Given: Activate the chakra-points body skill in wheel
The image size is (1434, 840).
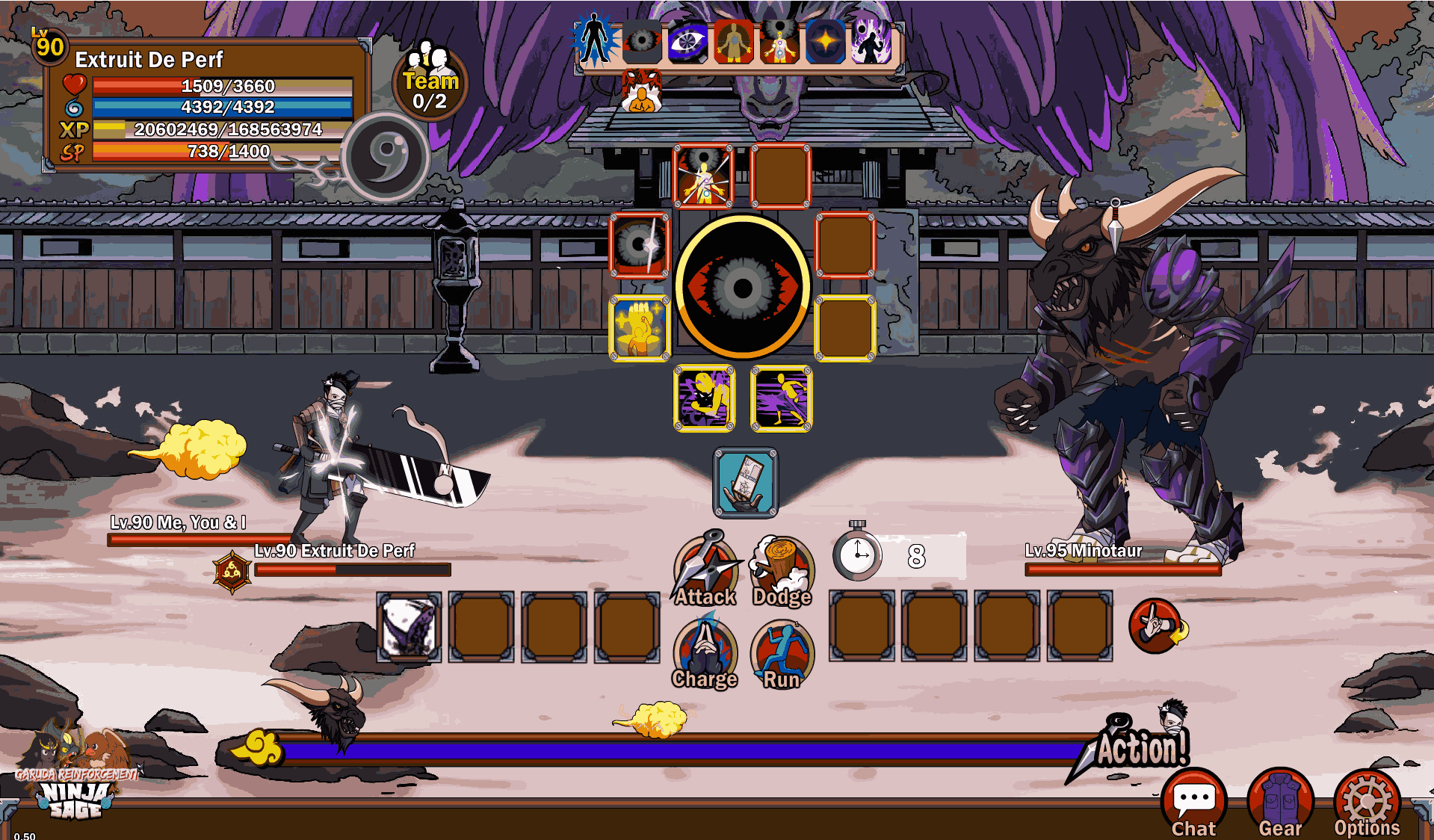Looking at the screenshot, I should tap(703, 176).
